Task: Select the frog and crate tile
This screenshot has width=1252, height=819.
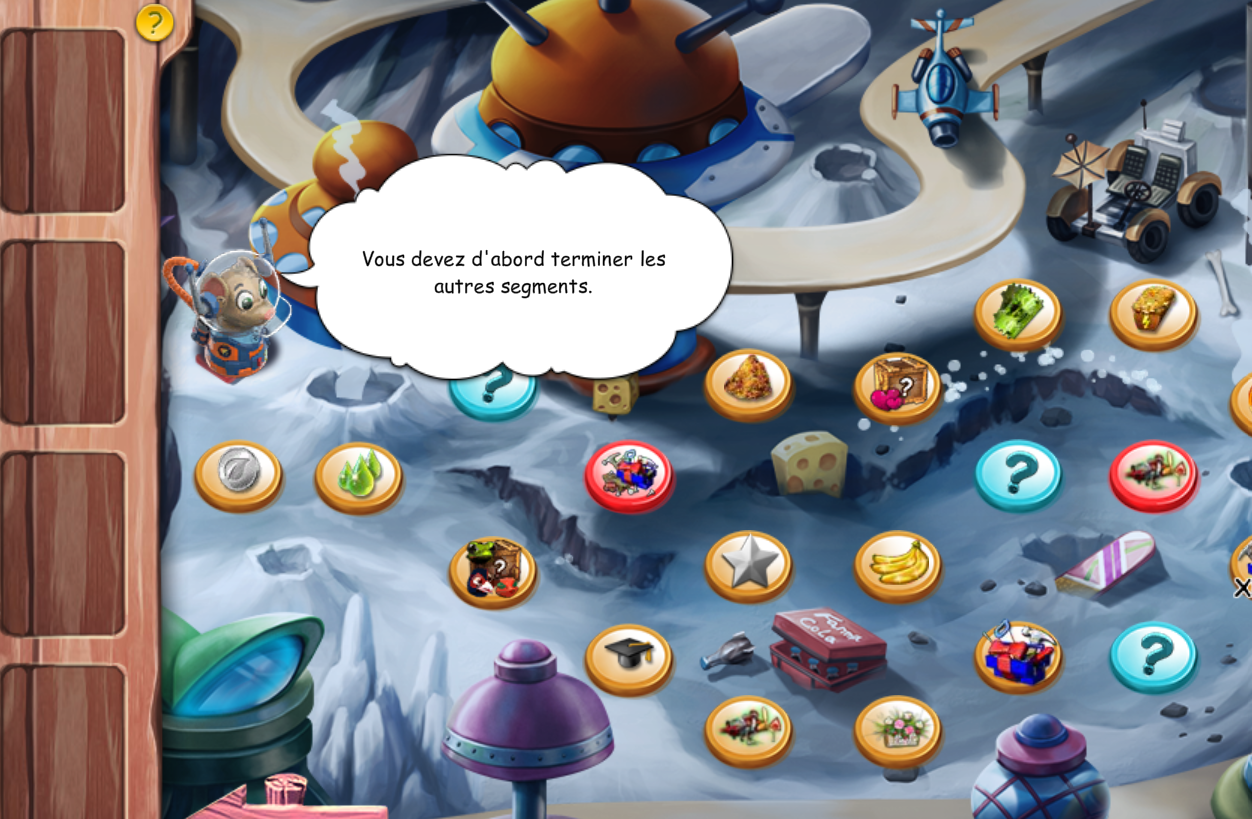Action: point(492,571)
